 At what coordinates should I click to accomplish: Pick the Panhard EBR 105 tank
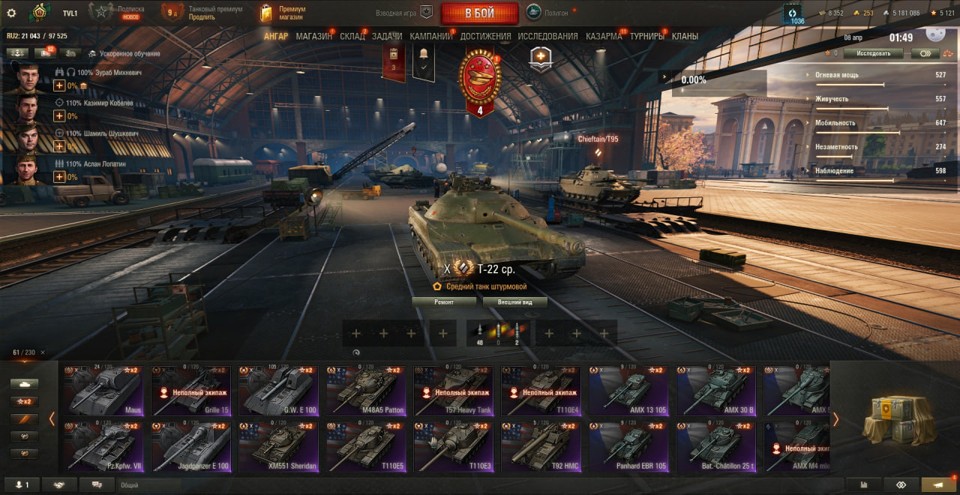(x=629, y=445)
